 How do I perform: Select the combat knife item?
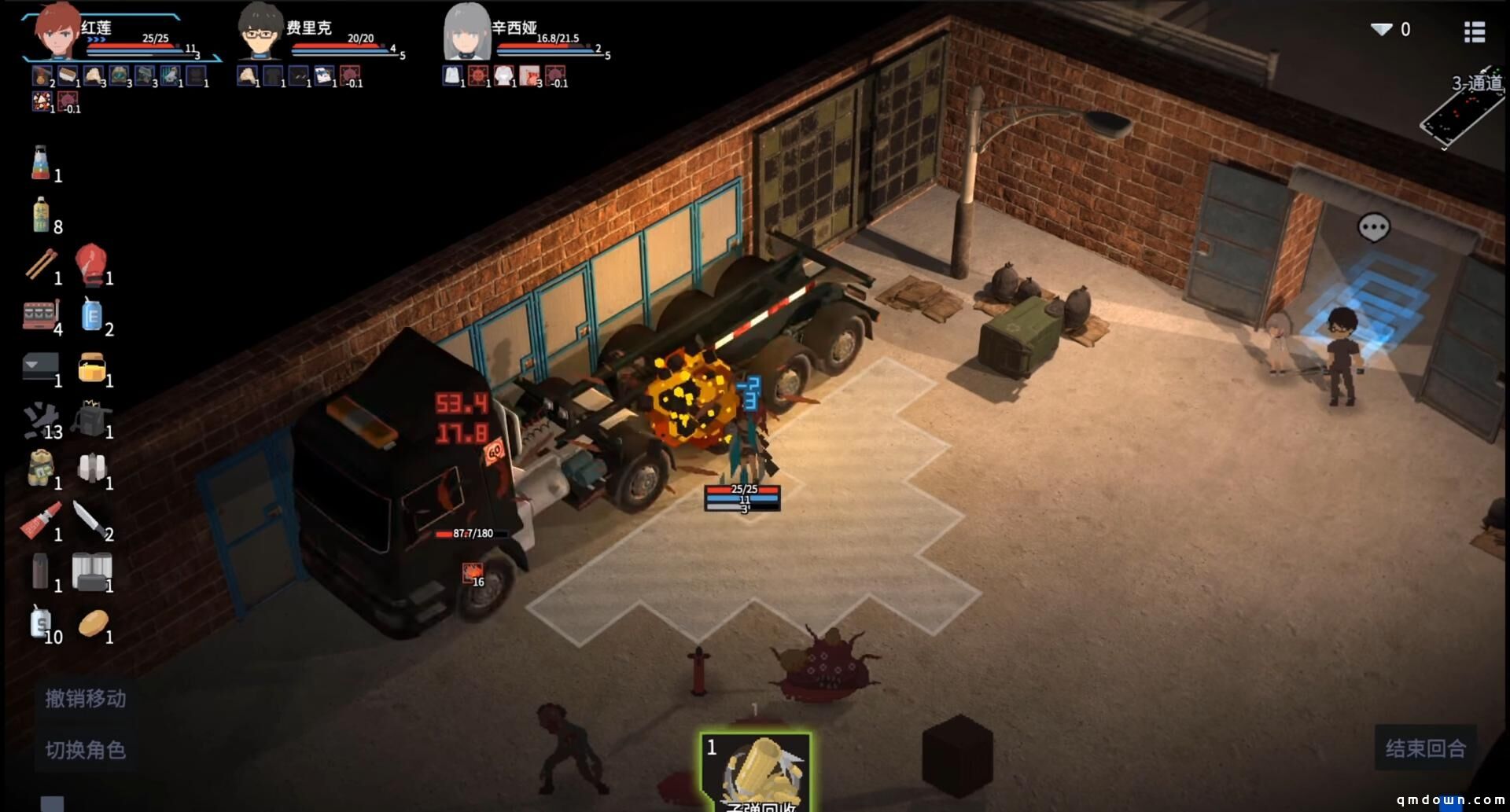tap(90, 520)
